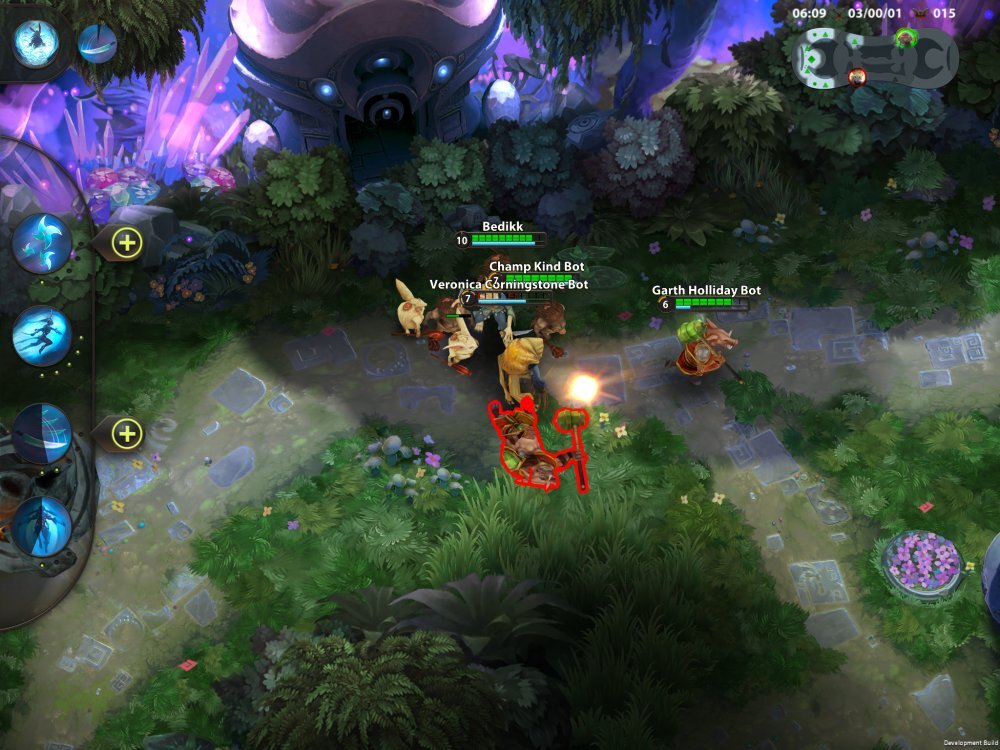Select the small crescent arc icon beside the portrait

[x=97, y=44]
